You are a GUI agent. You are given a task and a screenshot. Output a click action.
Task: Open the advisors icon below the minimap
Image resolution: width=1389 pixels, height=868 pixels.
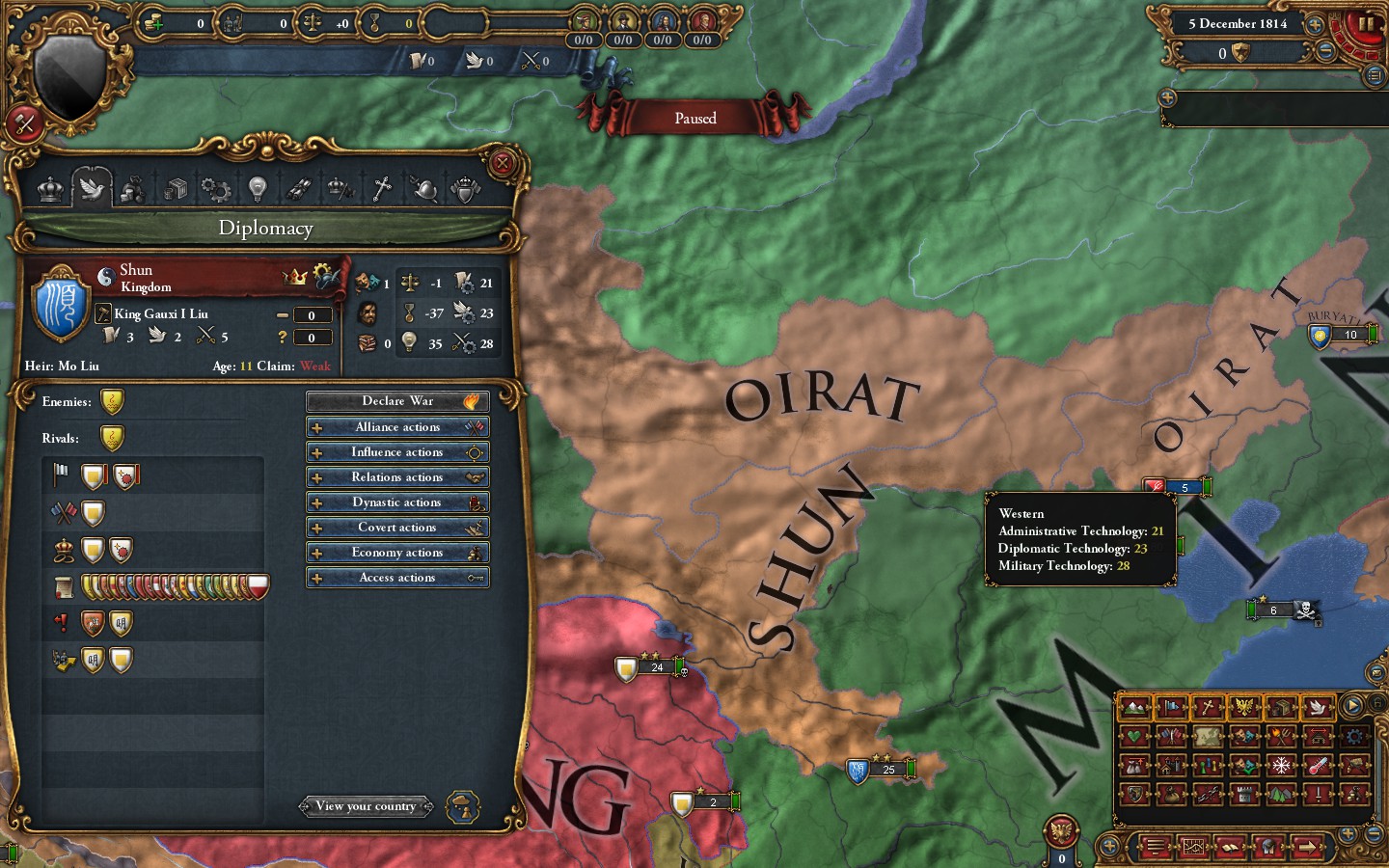(1269, 847)
